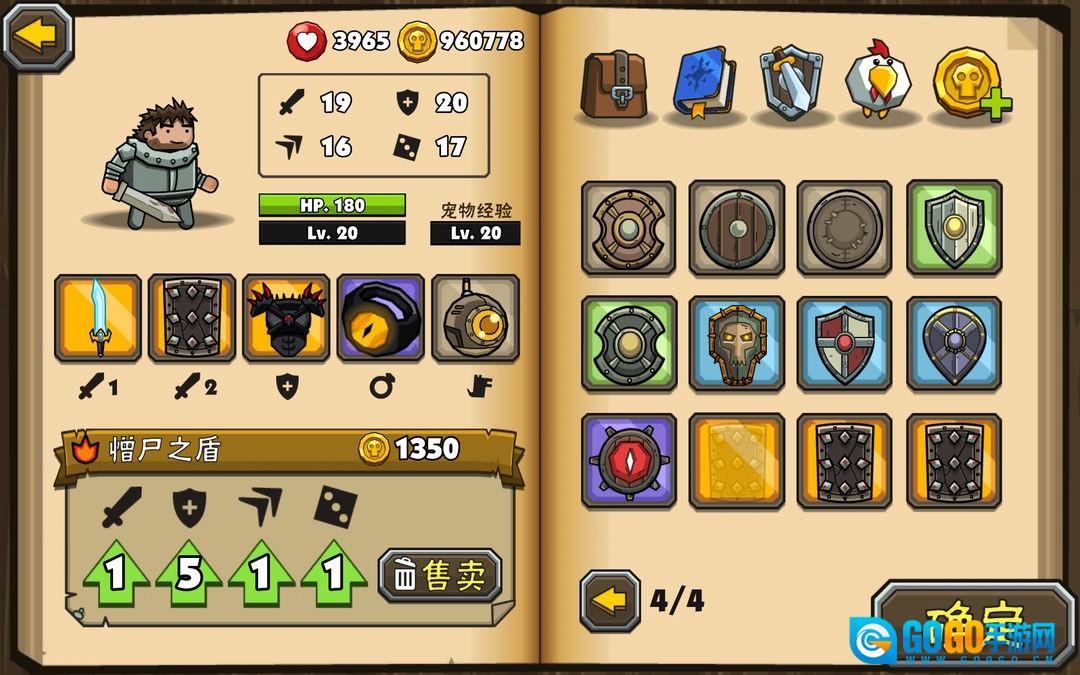Choose the red cross shield in inventory
The height and width of the screenshot is (675, 1080).
[845, 344]
